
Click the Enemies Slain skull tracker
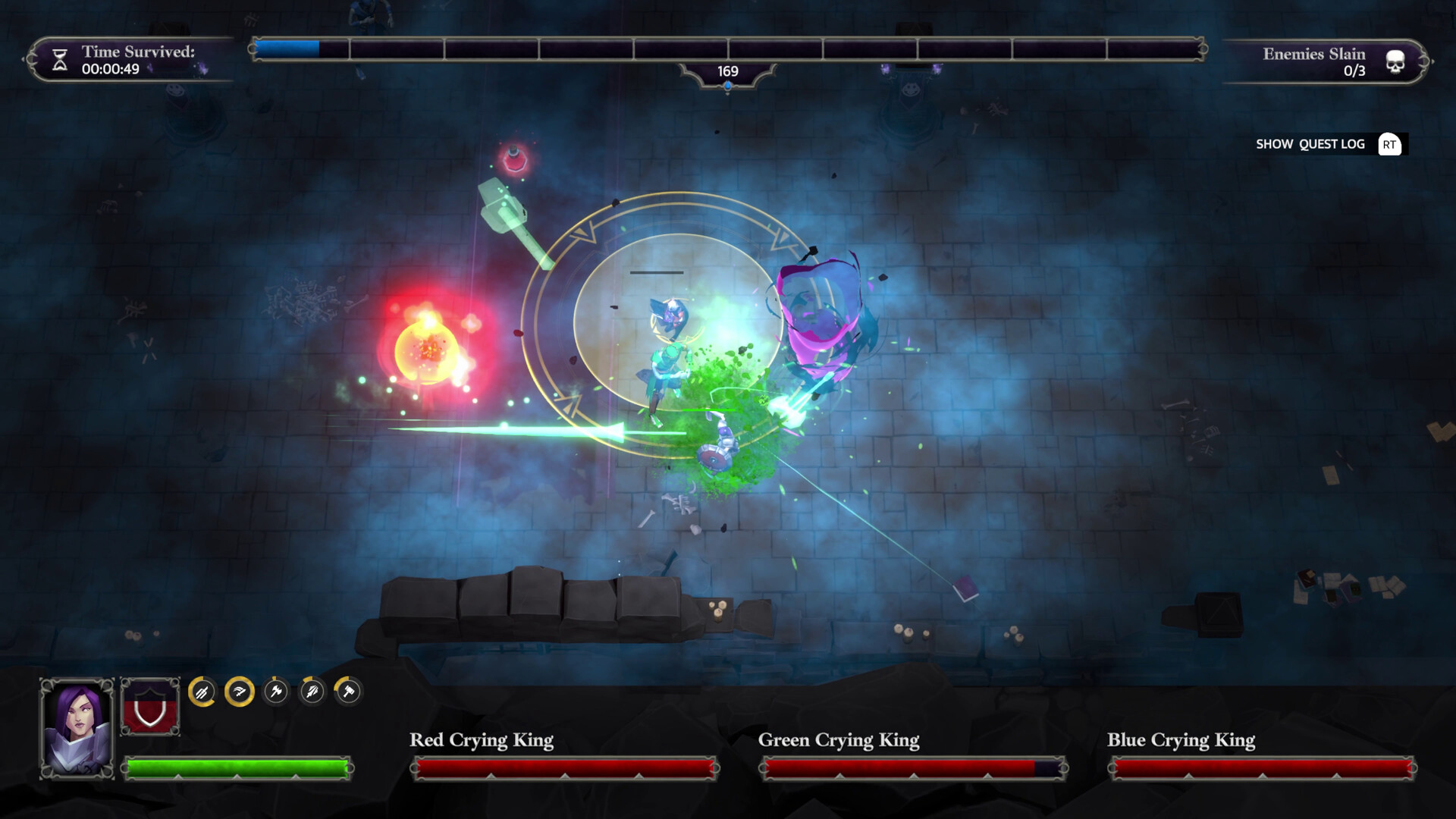click(1395, 61)
